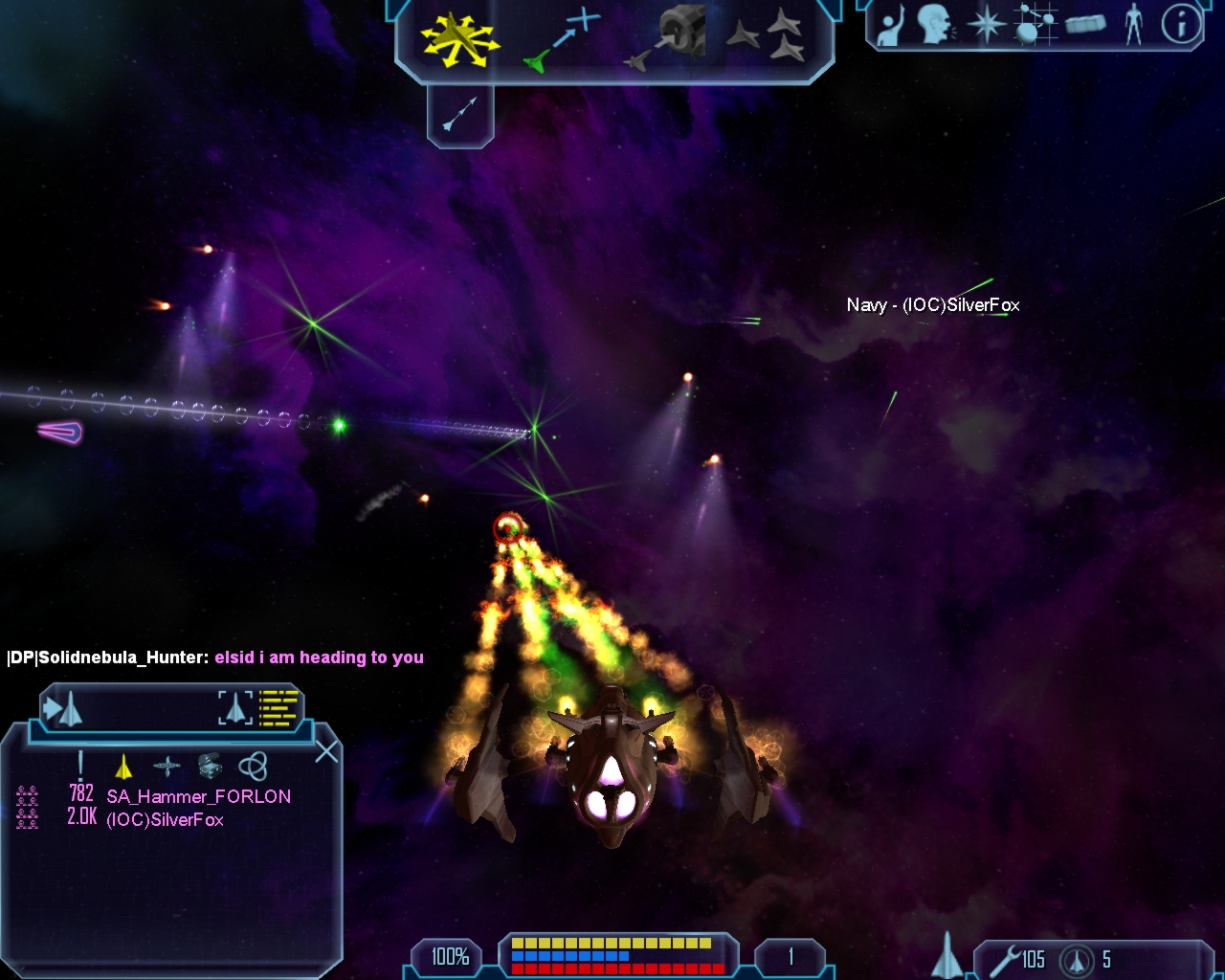Open the standing pilot figure icon

(1134, 25)
